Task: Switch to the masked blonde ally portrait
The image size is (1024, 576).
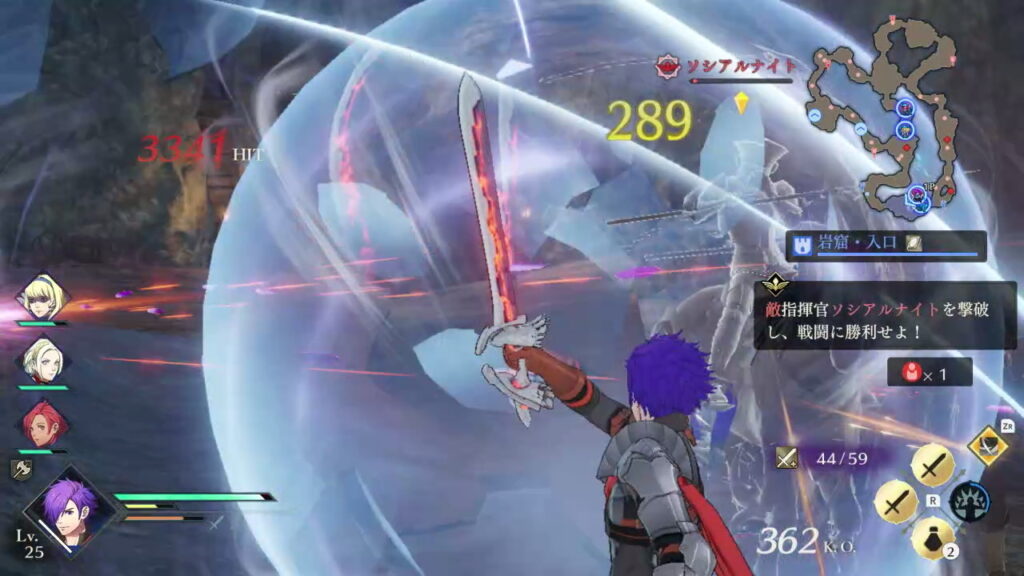Action: pyautogui.click(x=43, y=297)
